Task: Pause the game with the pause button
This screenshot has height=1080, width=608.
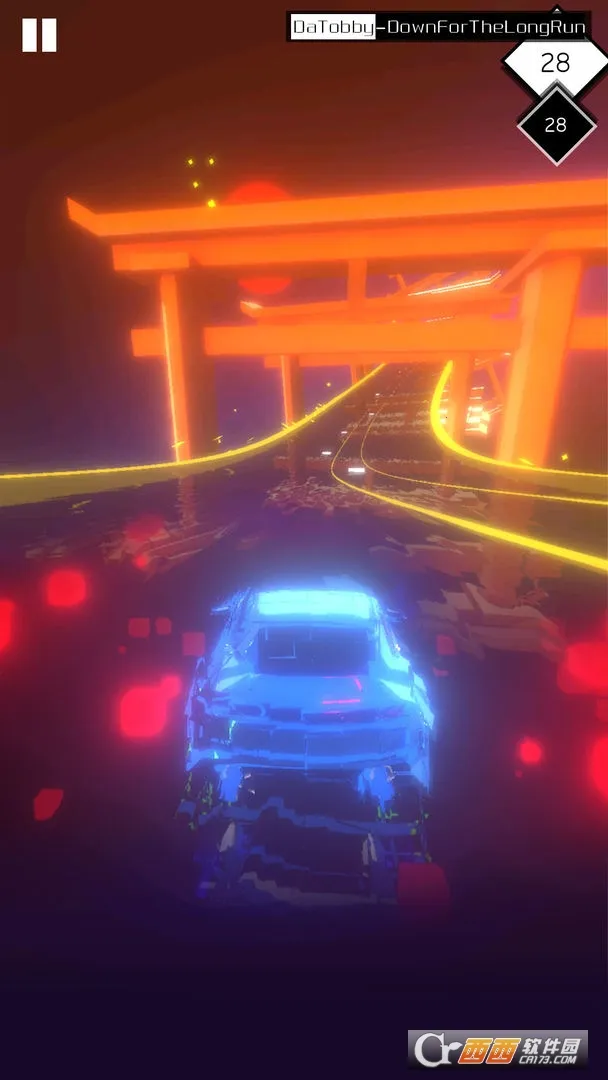Action: point(39,35)
